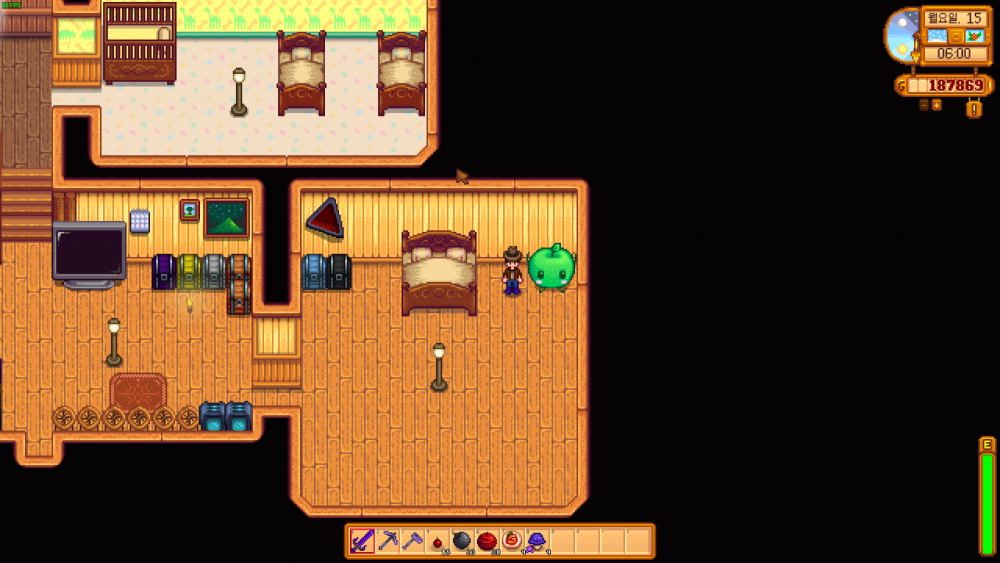This screenshot has width=1000, height=563.
Task: Select the purple Galaxy Sword slot
Action: pos(362,541)
